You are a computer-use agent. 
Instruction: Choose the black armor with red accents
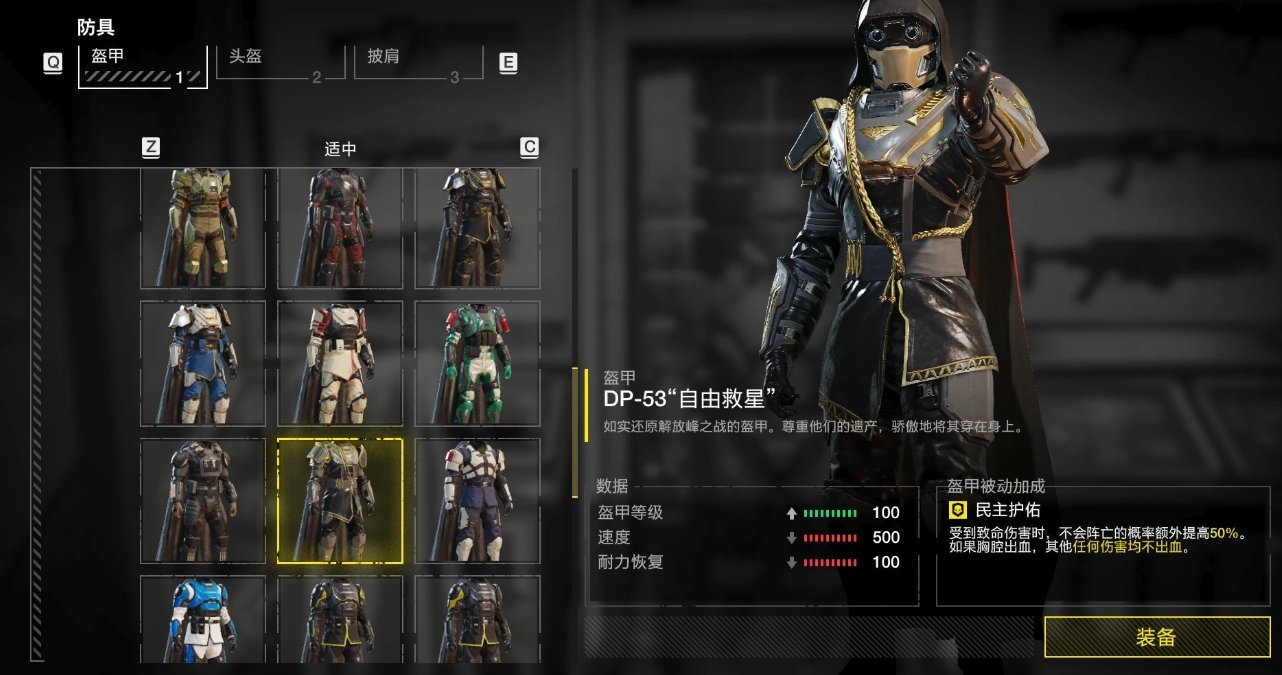tap(340, 228)
